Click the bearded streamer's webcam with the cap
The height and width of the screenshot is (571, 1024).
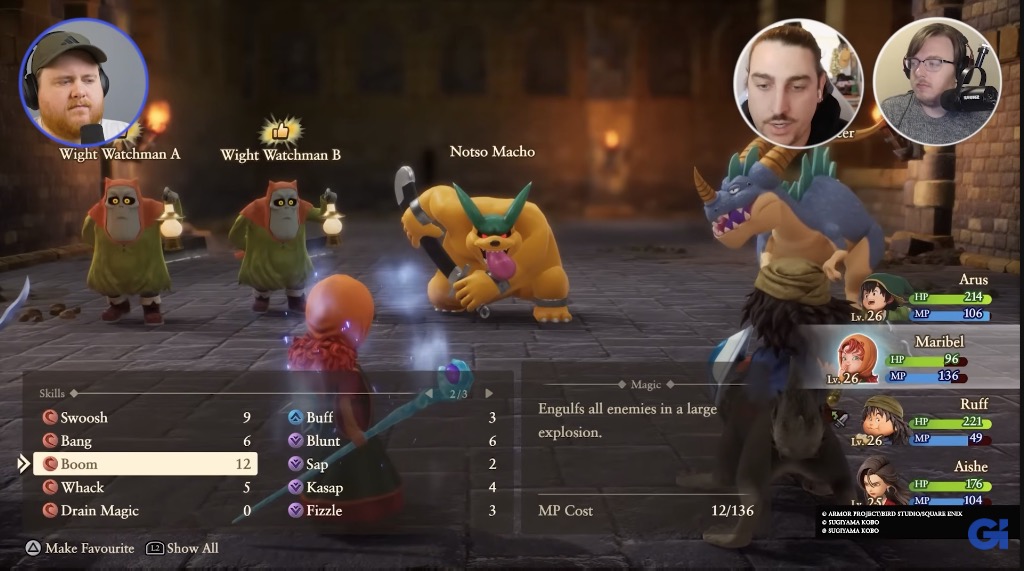pos(82,82)
